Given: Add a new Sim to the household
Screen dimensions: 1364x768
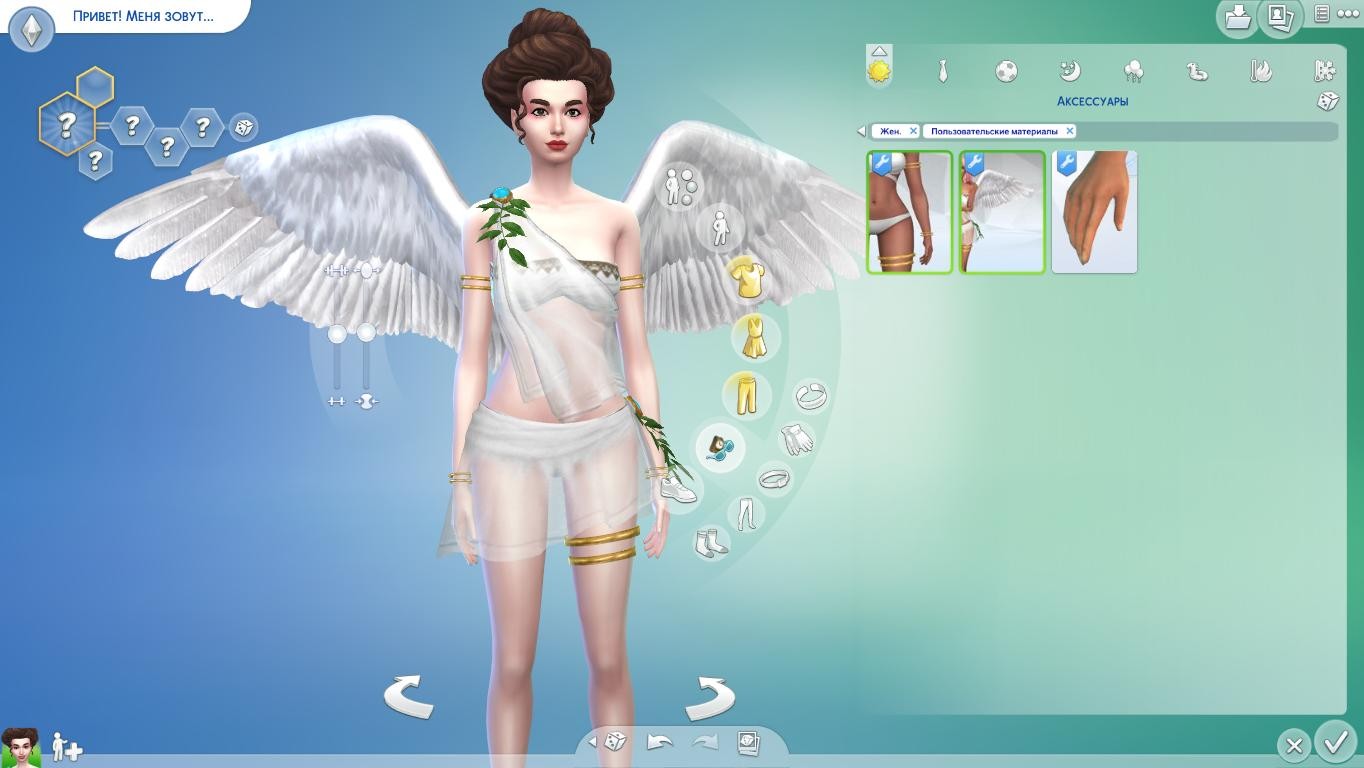Looking at the screenshot, I should point(67,746).
